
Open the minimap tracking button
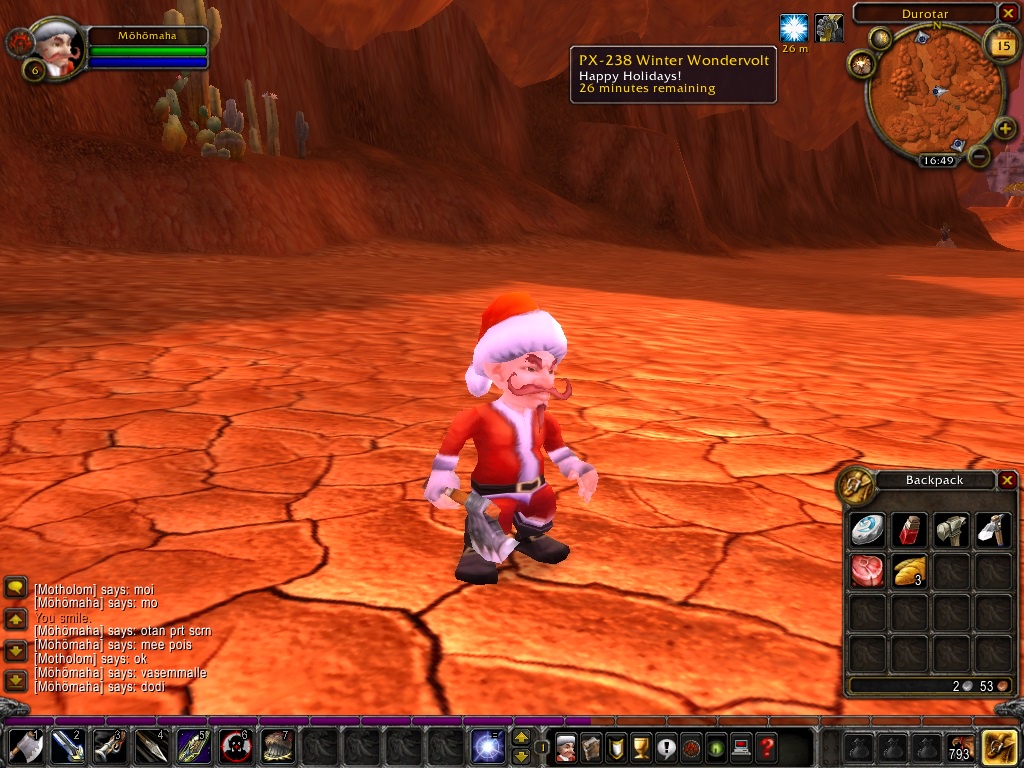tap(861, 64)
